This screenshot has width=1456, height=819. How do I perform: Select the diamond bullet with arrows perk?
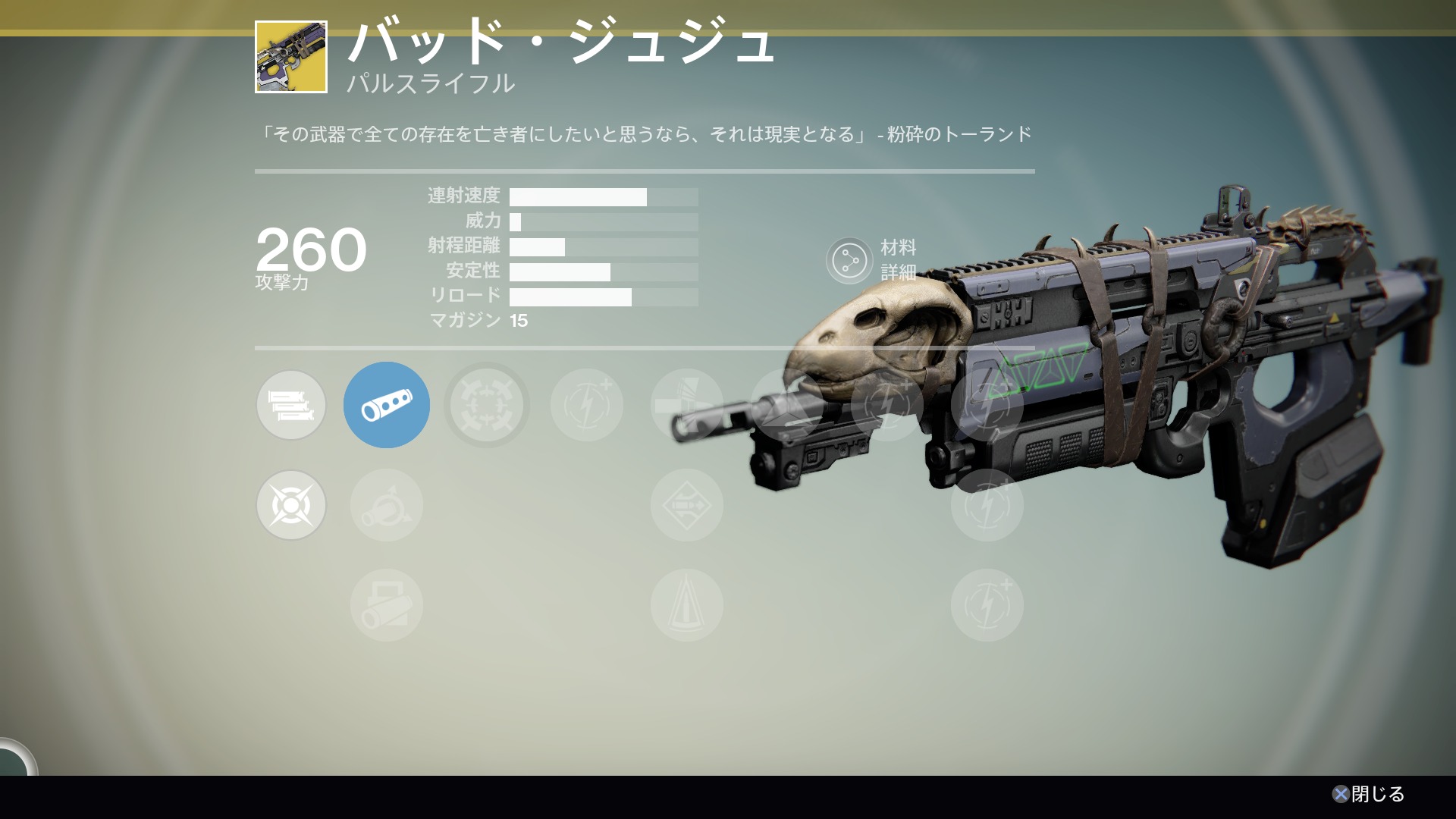(x=686, y=505)
